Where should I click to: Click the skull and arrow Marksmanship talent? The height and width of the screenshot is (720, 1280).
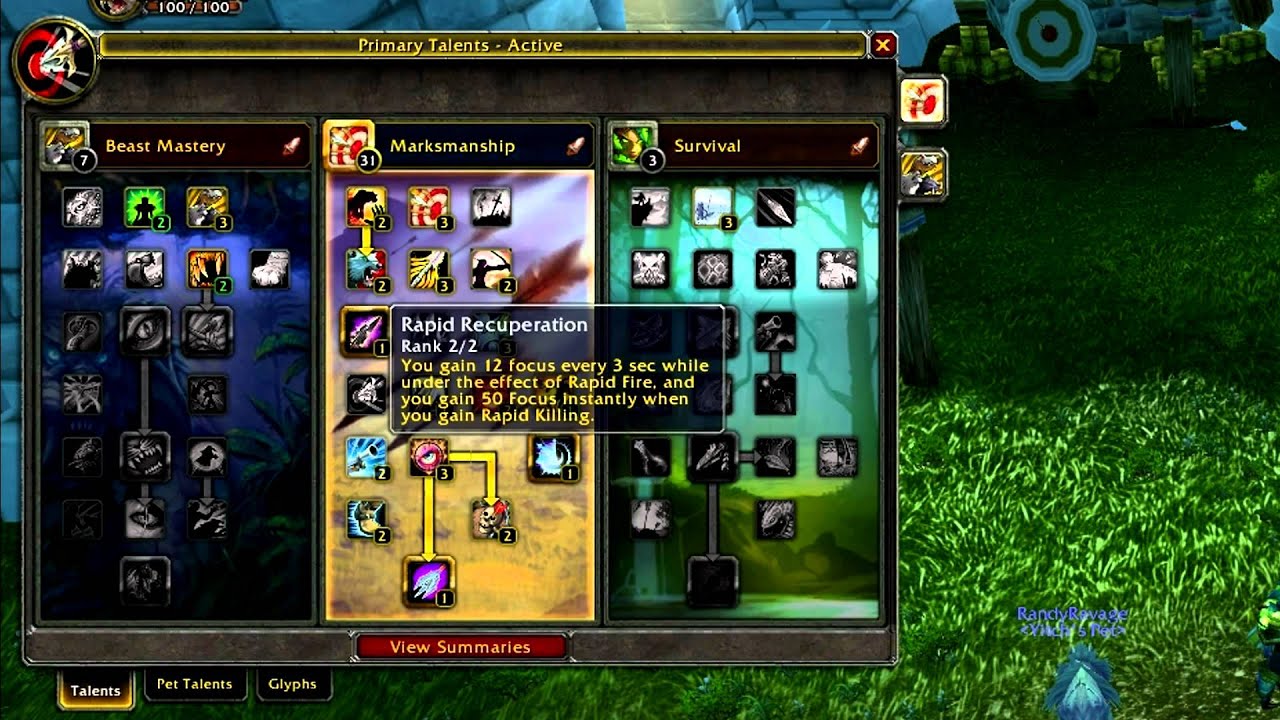[491, 520]
